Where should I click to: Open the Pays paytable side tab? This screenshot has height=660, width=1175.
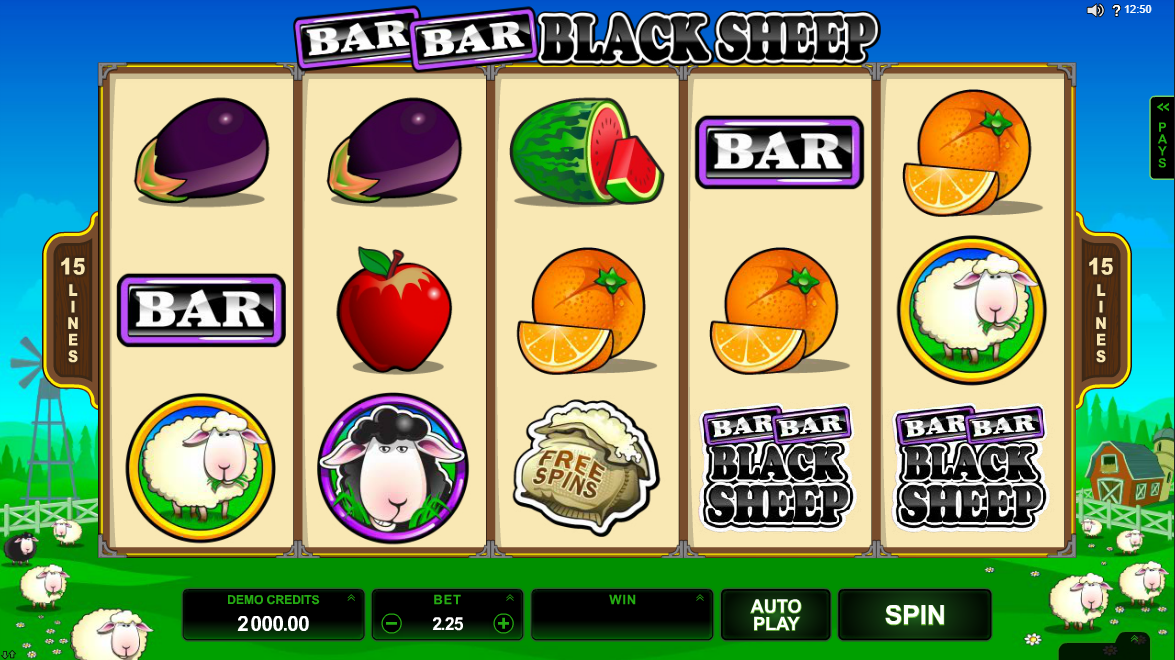(1162, 138)
